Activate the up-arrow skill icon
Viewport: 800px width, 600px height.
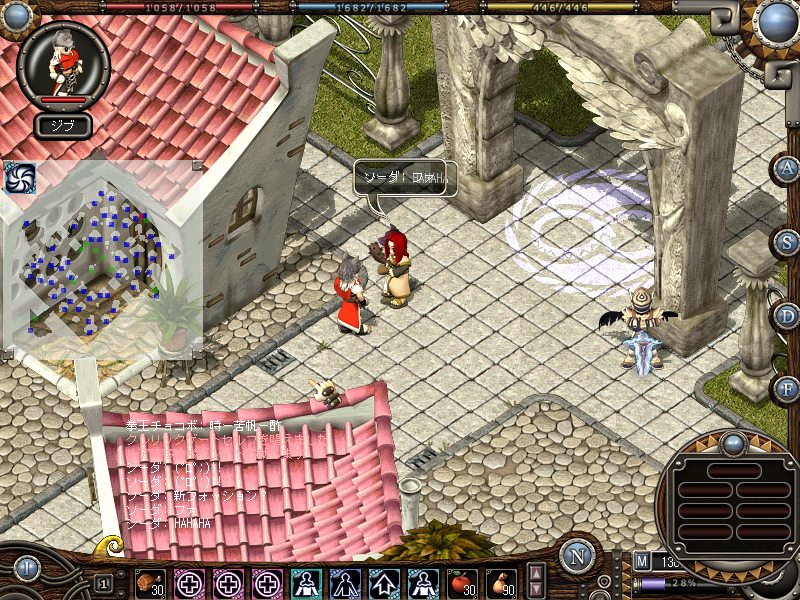[x=384, y=582]
